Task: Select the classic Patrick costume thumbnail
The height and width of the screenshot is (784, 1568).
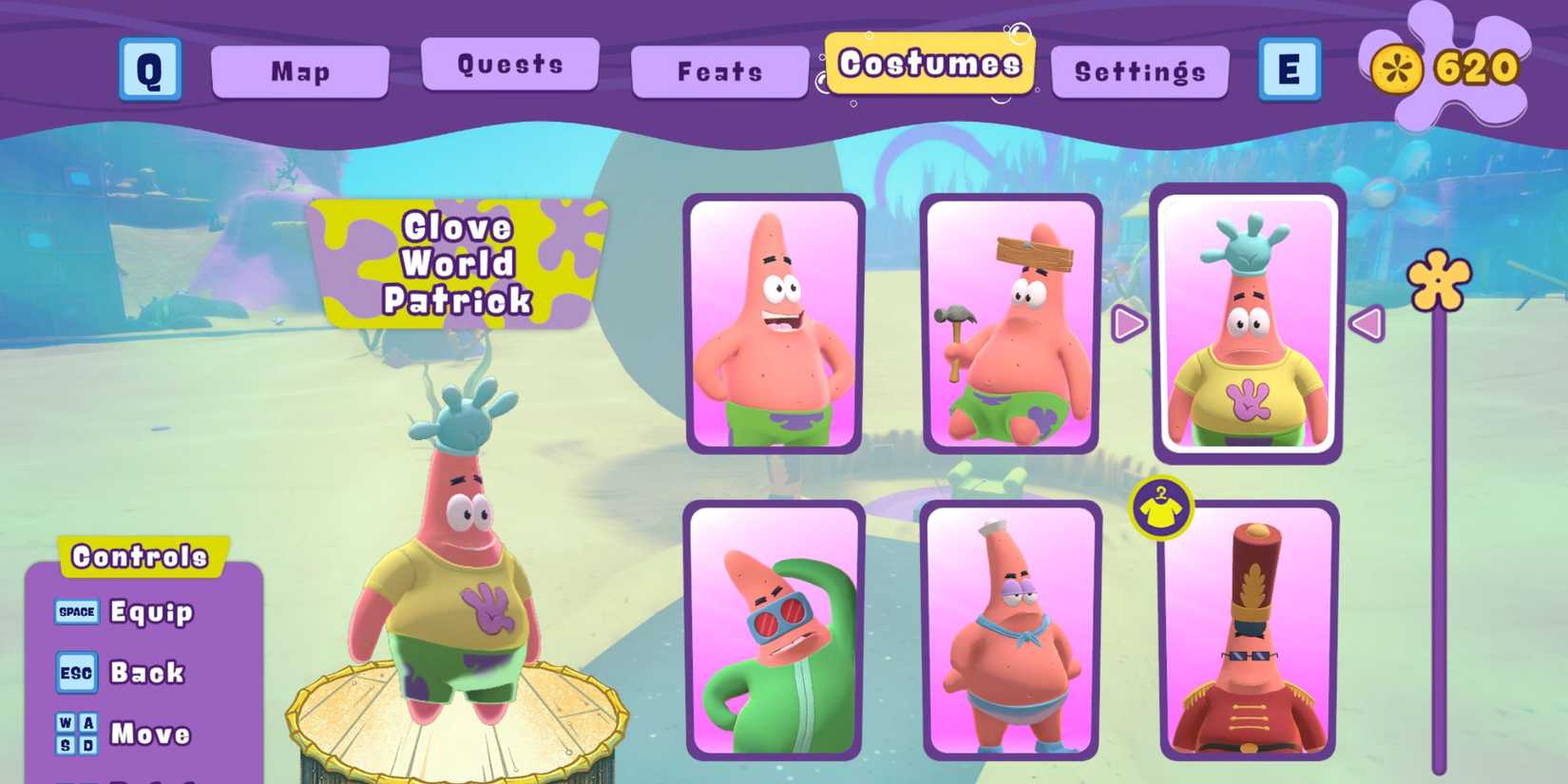Action: (774, 324)
